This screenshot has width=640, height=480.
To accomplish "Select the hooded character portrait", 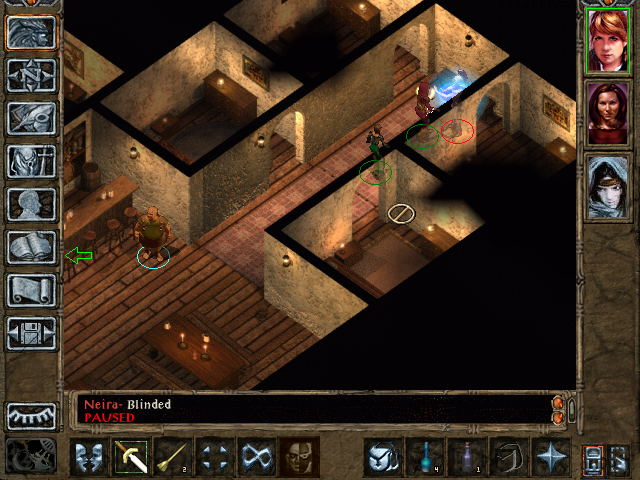I will point(608,186).
